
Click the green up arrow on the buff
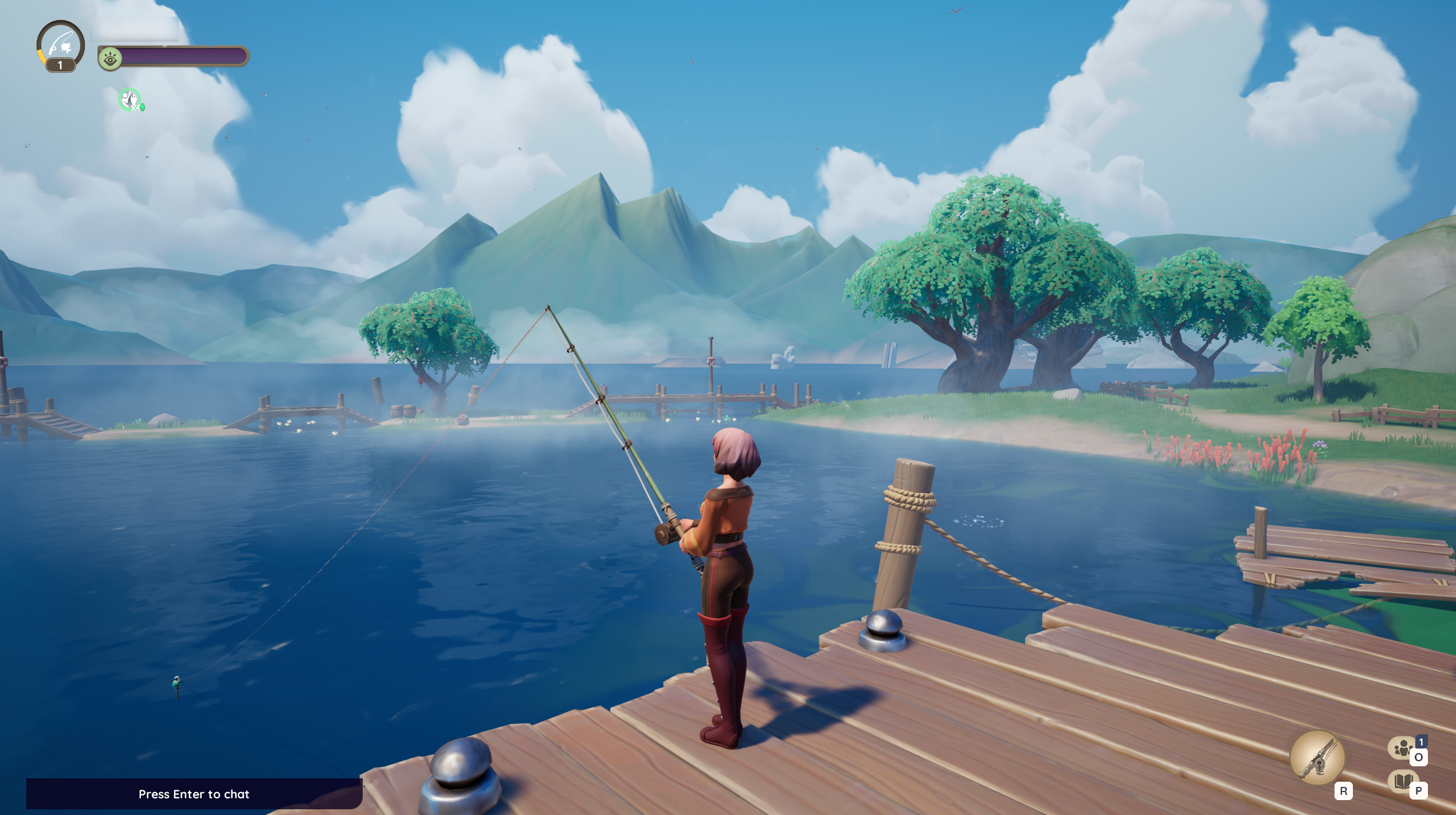click(x=142, y=108)
